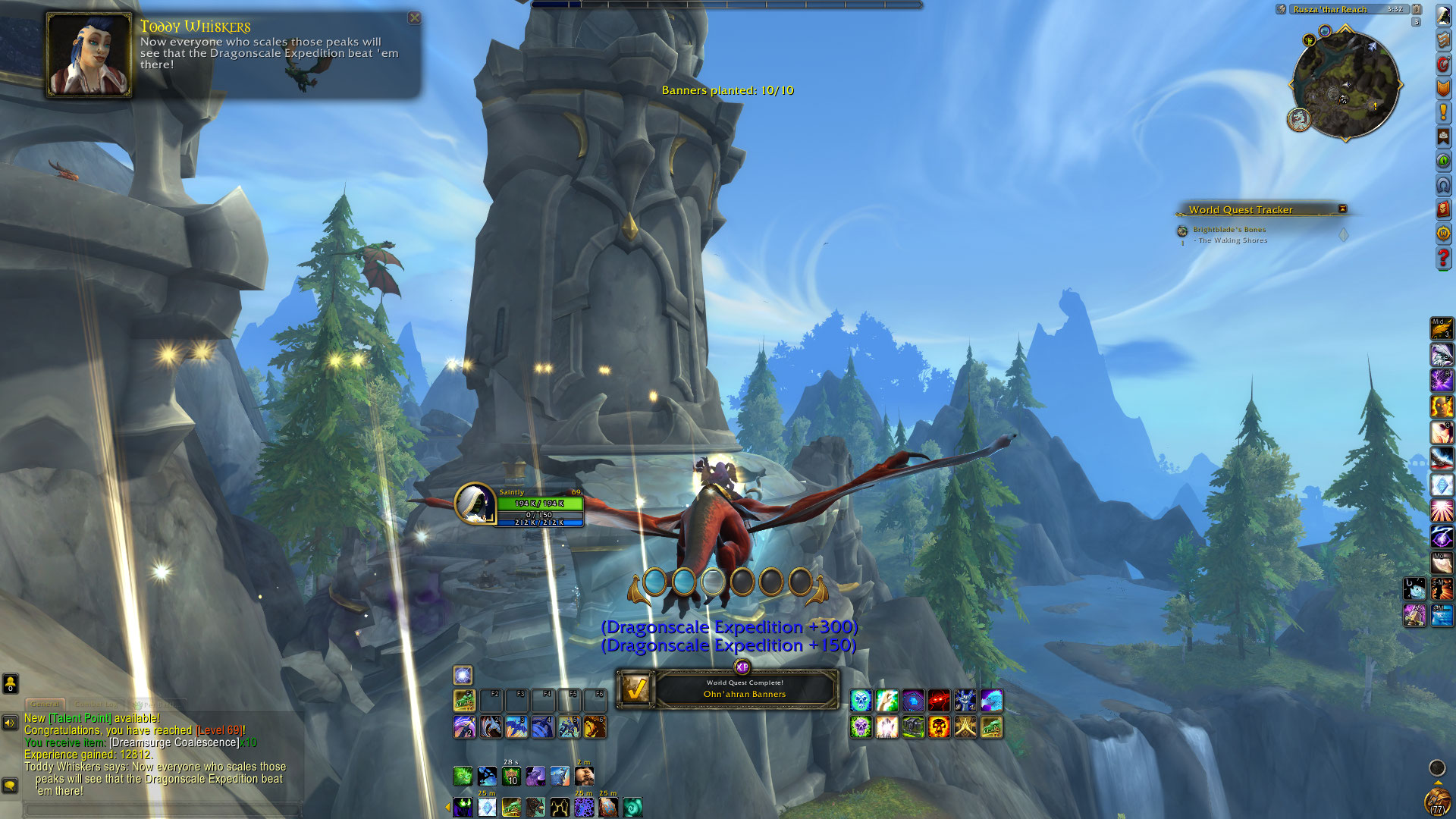Toggle the voice chat speaker button

[10, 723]
